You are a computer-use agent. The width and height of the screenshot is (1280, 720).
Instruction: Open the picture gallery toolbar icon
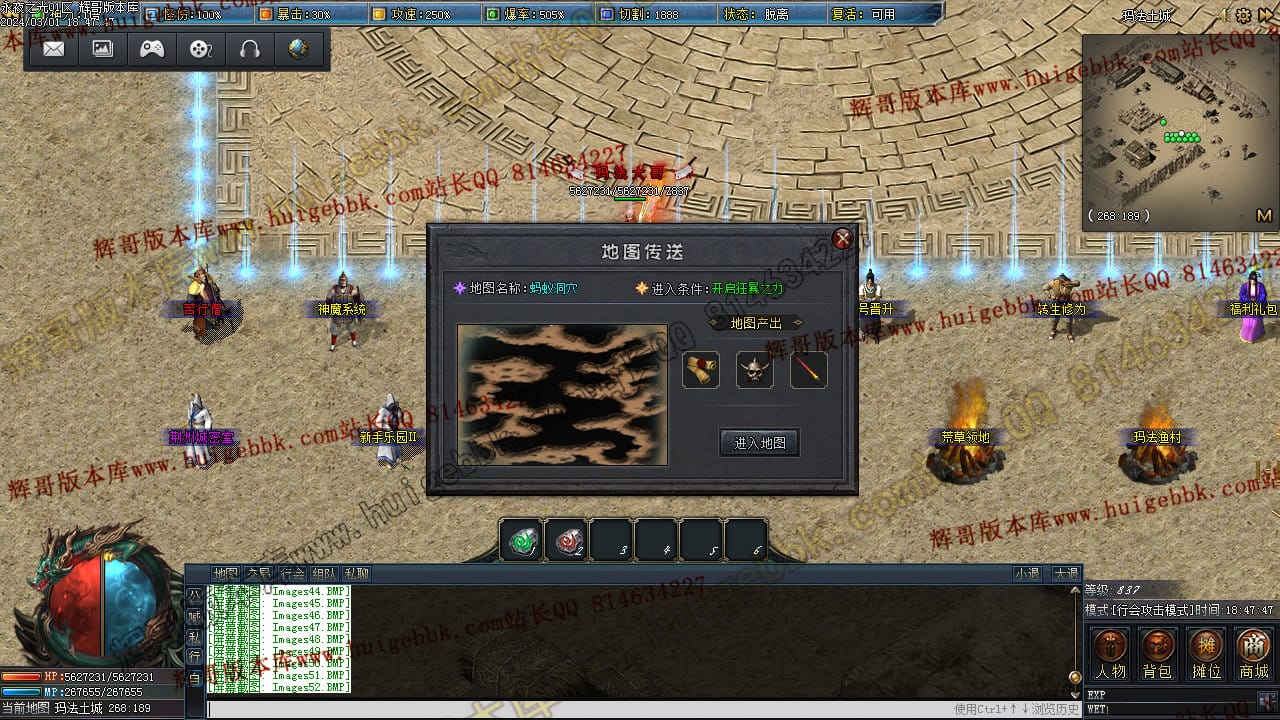coord(103,49)
